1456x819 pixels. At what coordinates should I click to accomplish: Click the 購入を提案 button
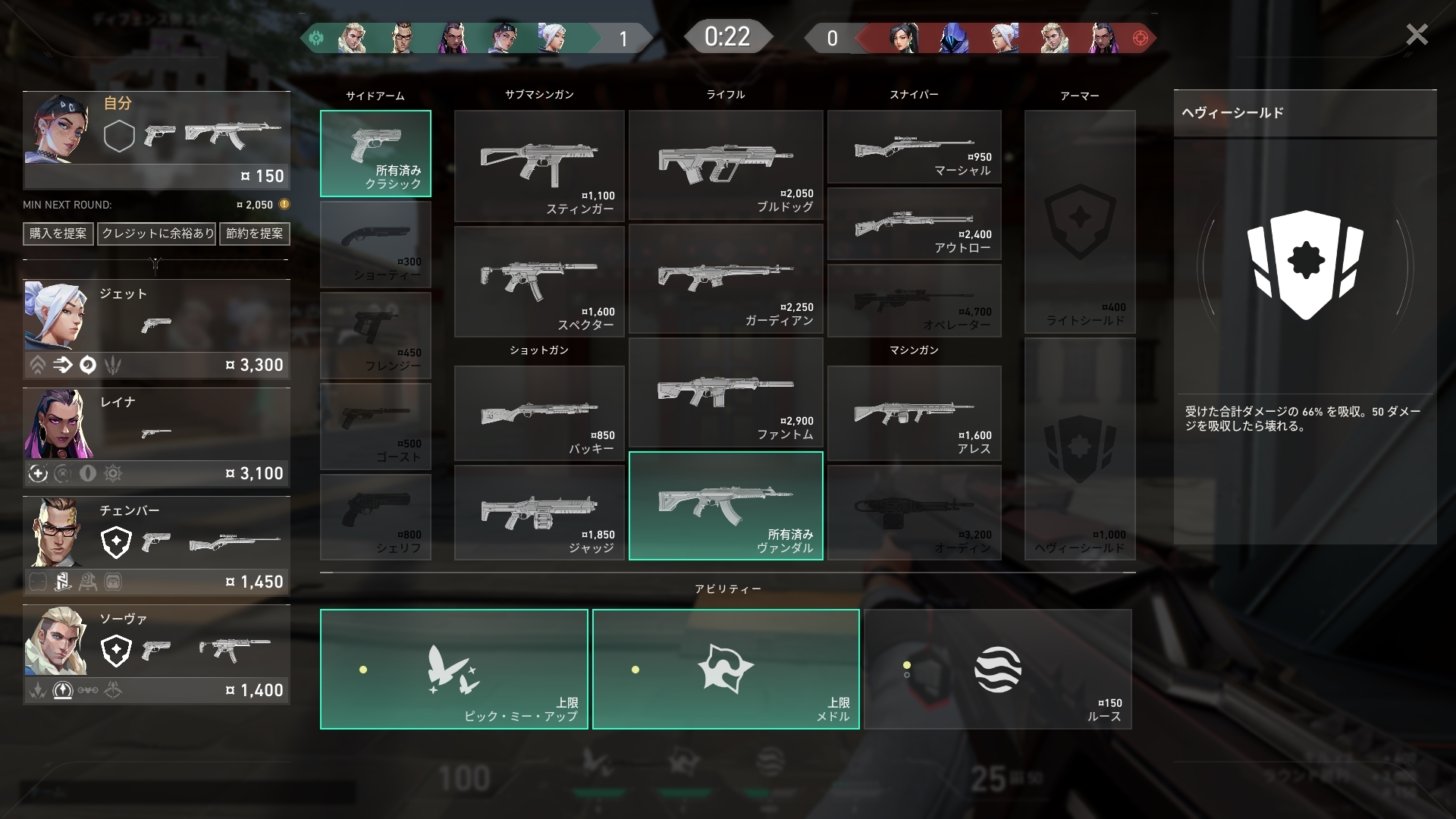tap(58, 234)
